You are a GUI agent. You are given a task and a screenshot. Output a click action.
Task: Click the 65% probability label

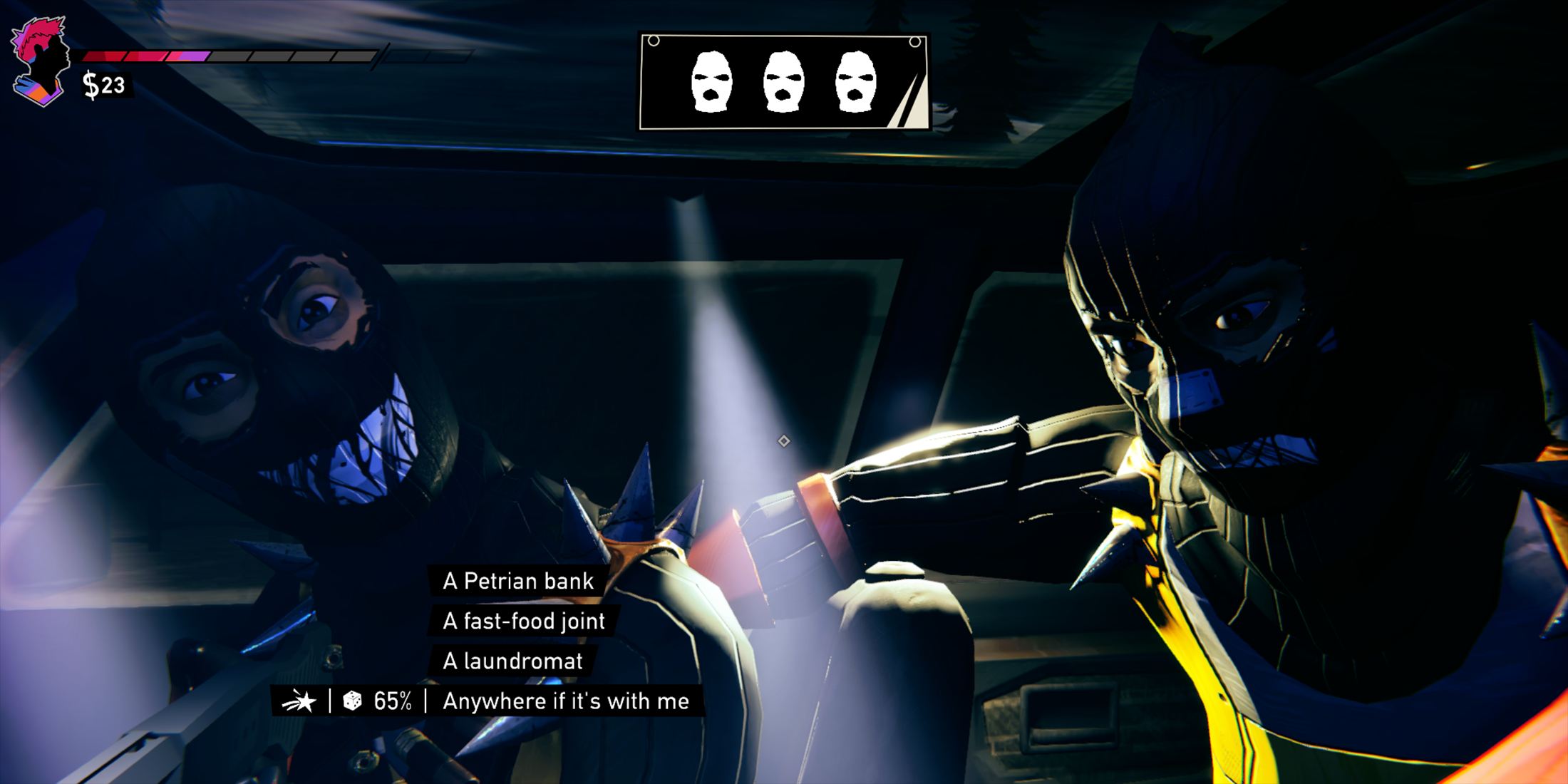392,701
